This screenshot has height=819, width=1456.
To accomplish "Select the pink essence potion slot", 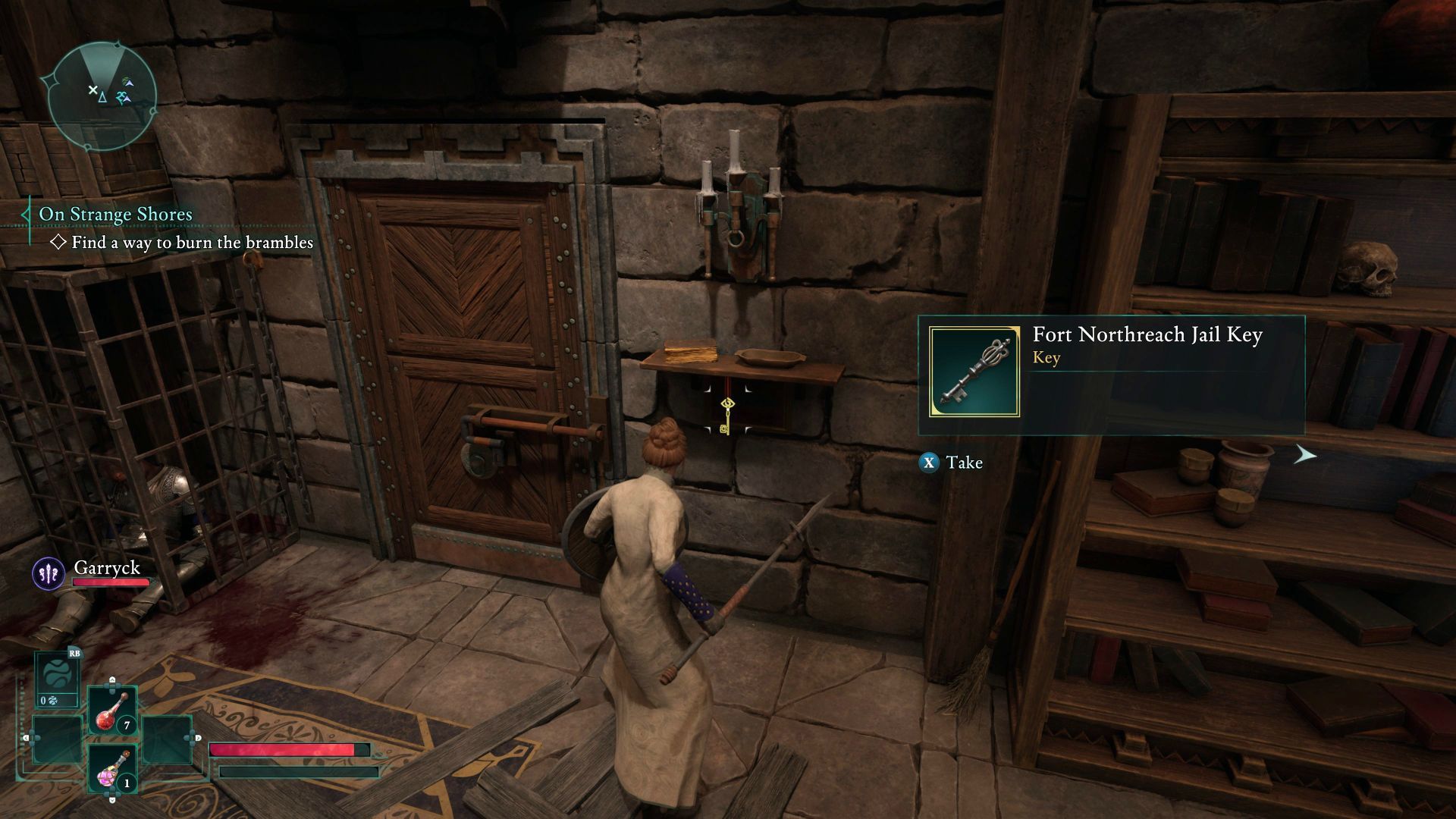I will click(x=112, y=769).
